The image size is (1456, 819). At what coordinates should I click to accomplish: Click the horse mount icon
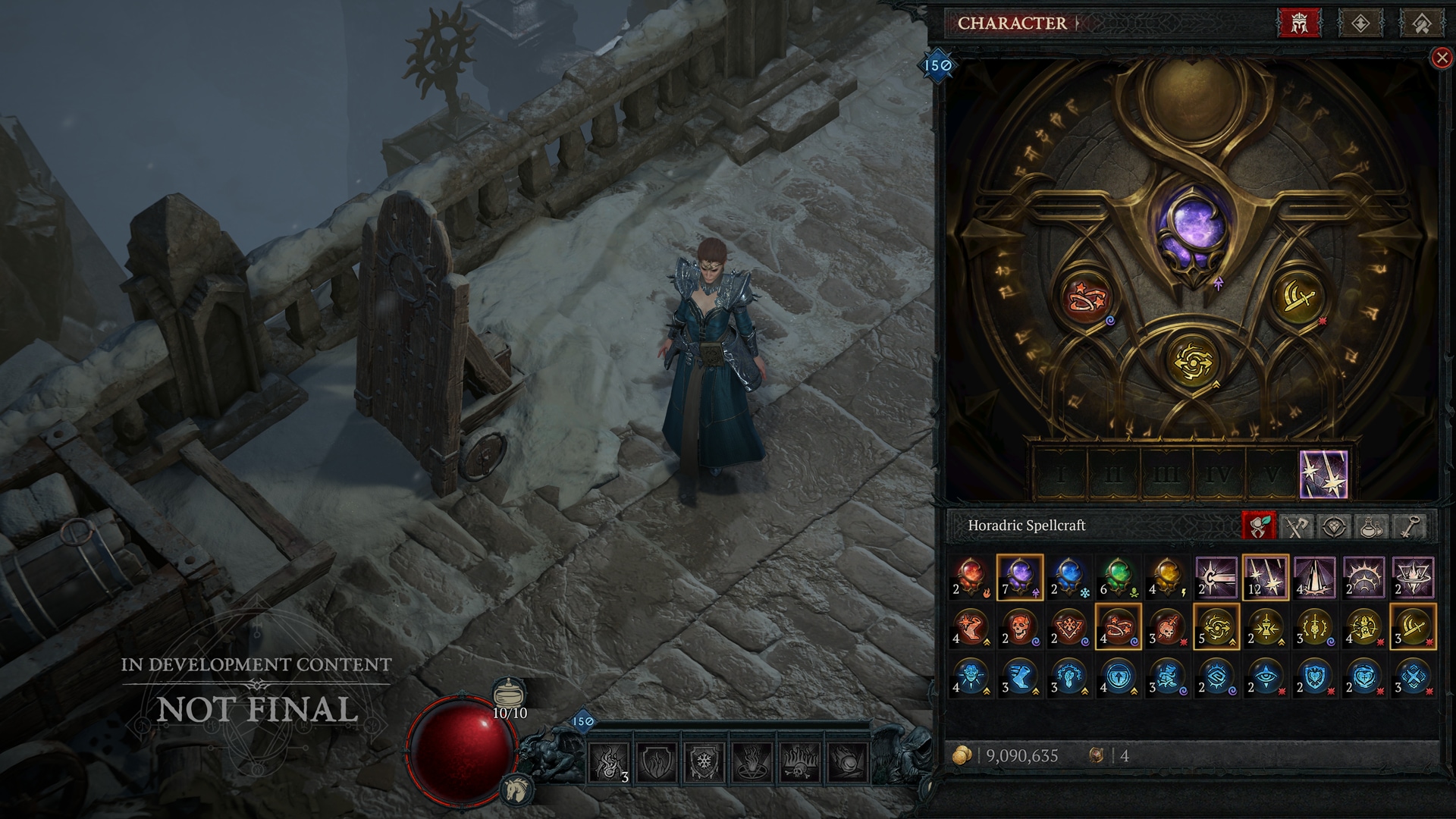point(517,790)
